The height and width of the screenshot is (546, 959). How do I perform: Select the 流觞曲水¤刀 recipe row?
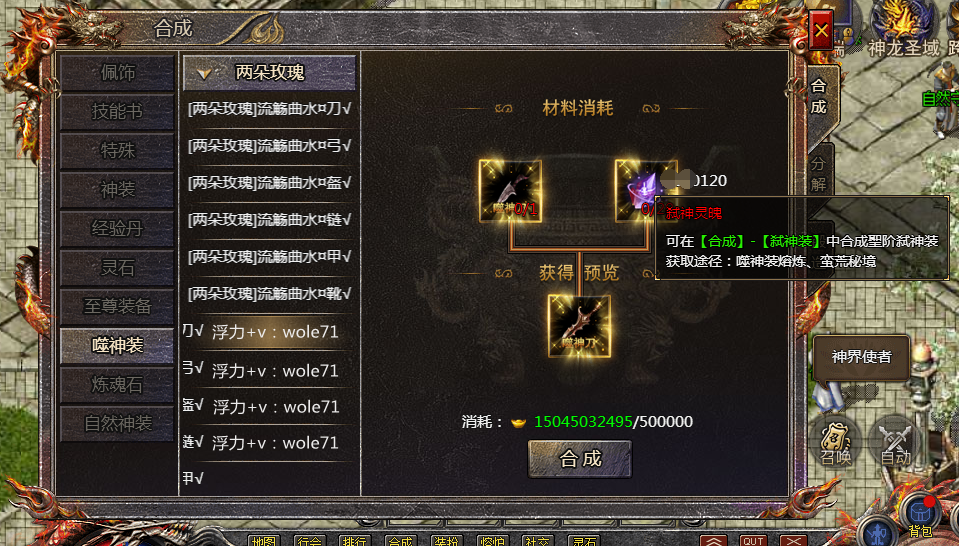point(270,108)
